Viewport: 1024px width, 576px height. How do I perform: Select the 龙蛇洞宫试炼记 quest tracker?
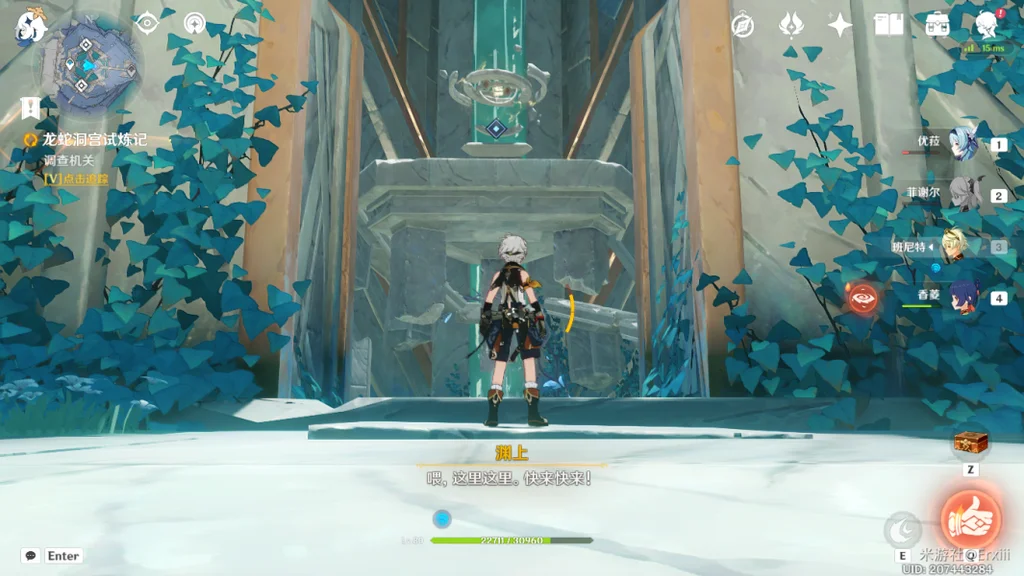point(94,140)
